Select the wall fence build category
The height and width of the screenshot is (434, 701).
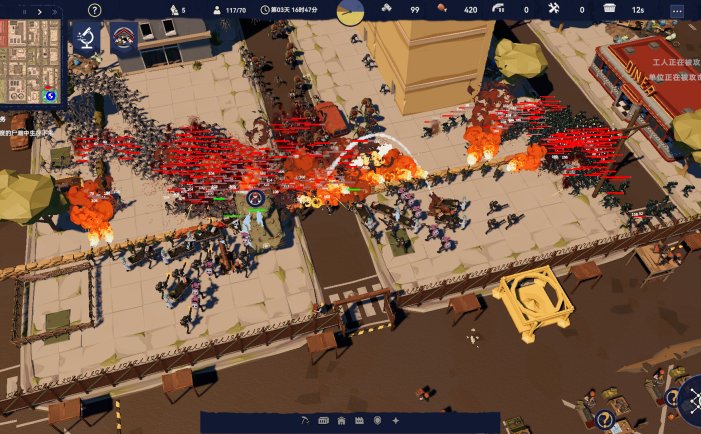point(324,420)
